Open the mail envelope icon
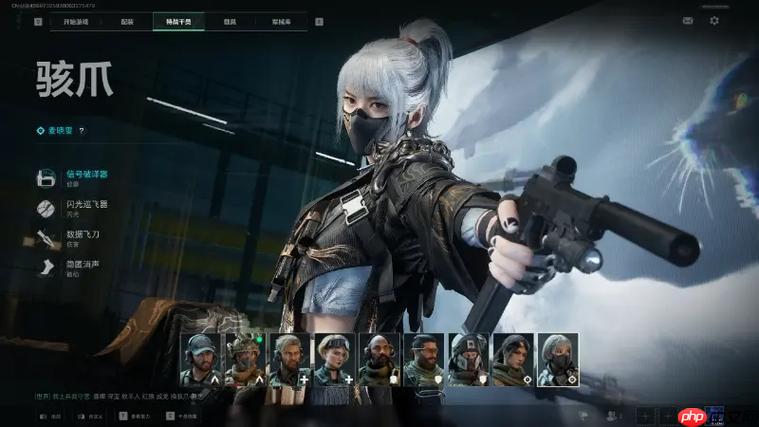 tap(688, 20)
